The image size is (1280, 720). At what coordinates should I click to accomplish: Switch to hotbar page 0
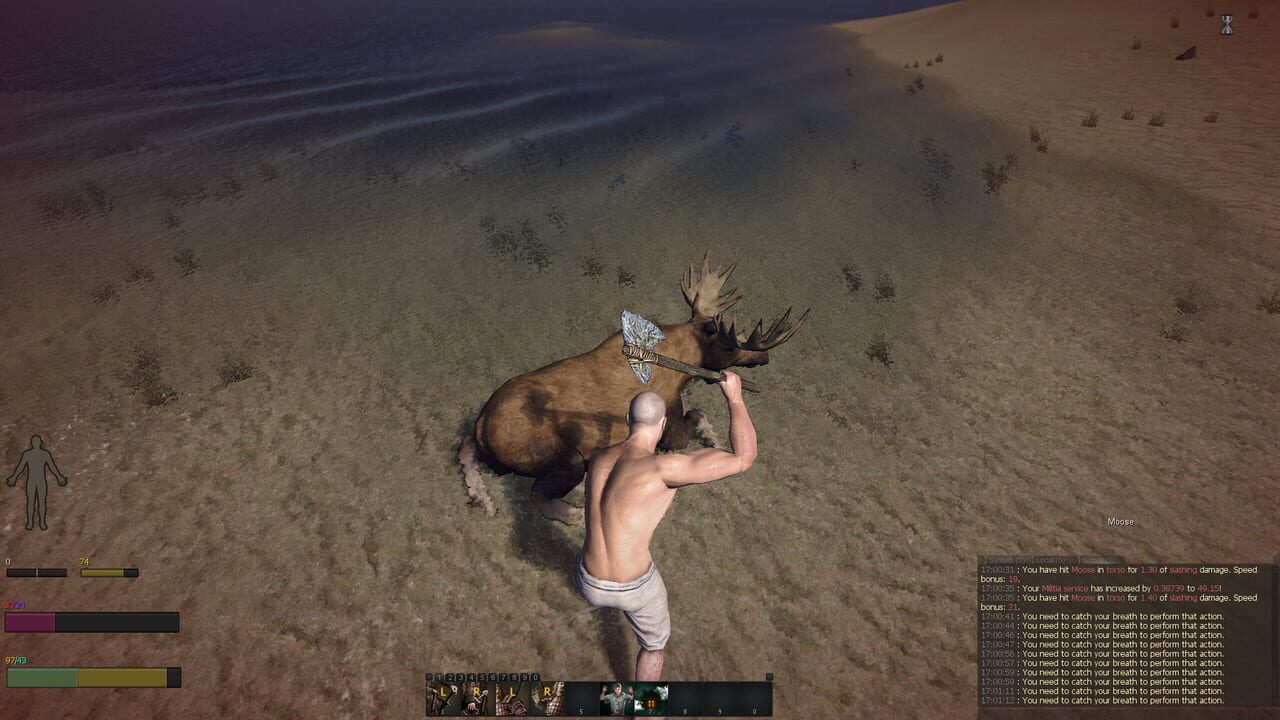(535, 677)
